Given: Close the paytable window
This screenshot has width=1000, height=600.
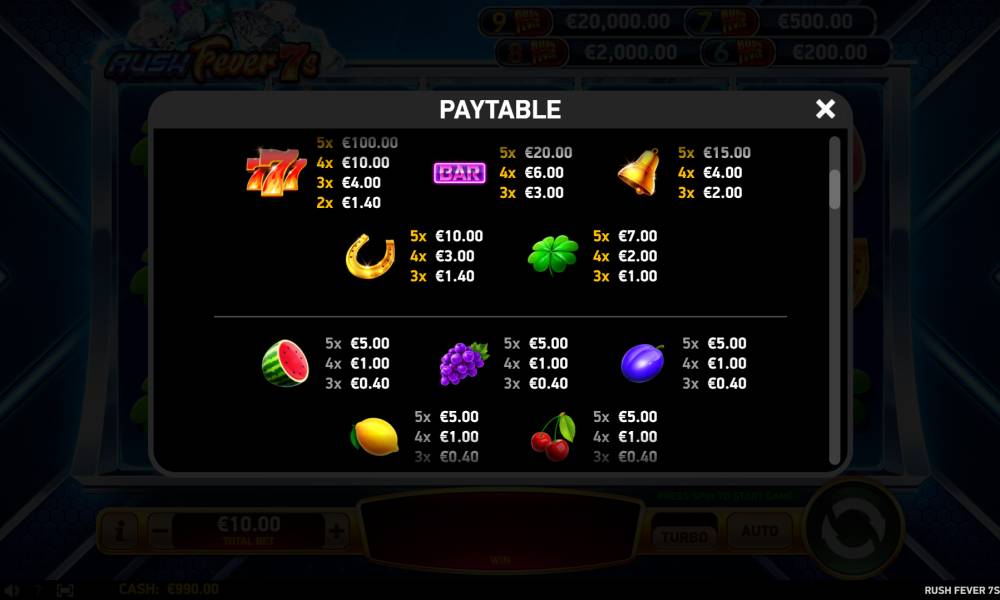Looking at the screenshot, I should click(x=825, y=109).
